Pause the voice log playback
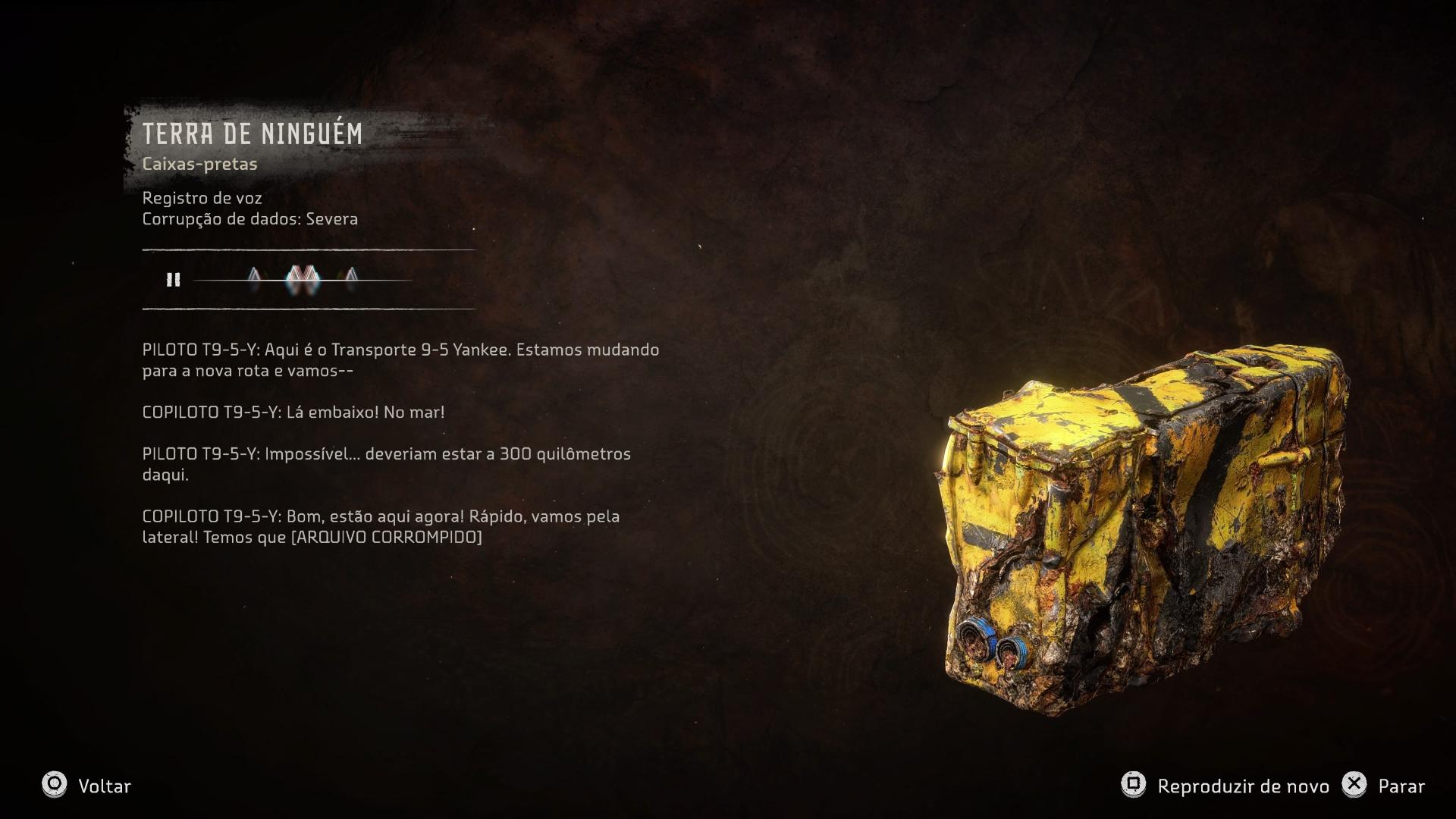Screen dimensions: 1456x819 pyautogui.click(x=174, y=280)
